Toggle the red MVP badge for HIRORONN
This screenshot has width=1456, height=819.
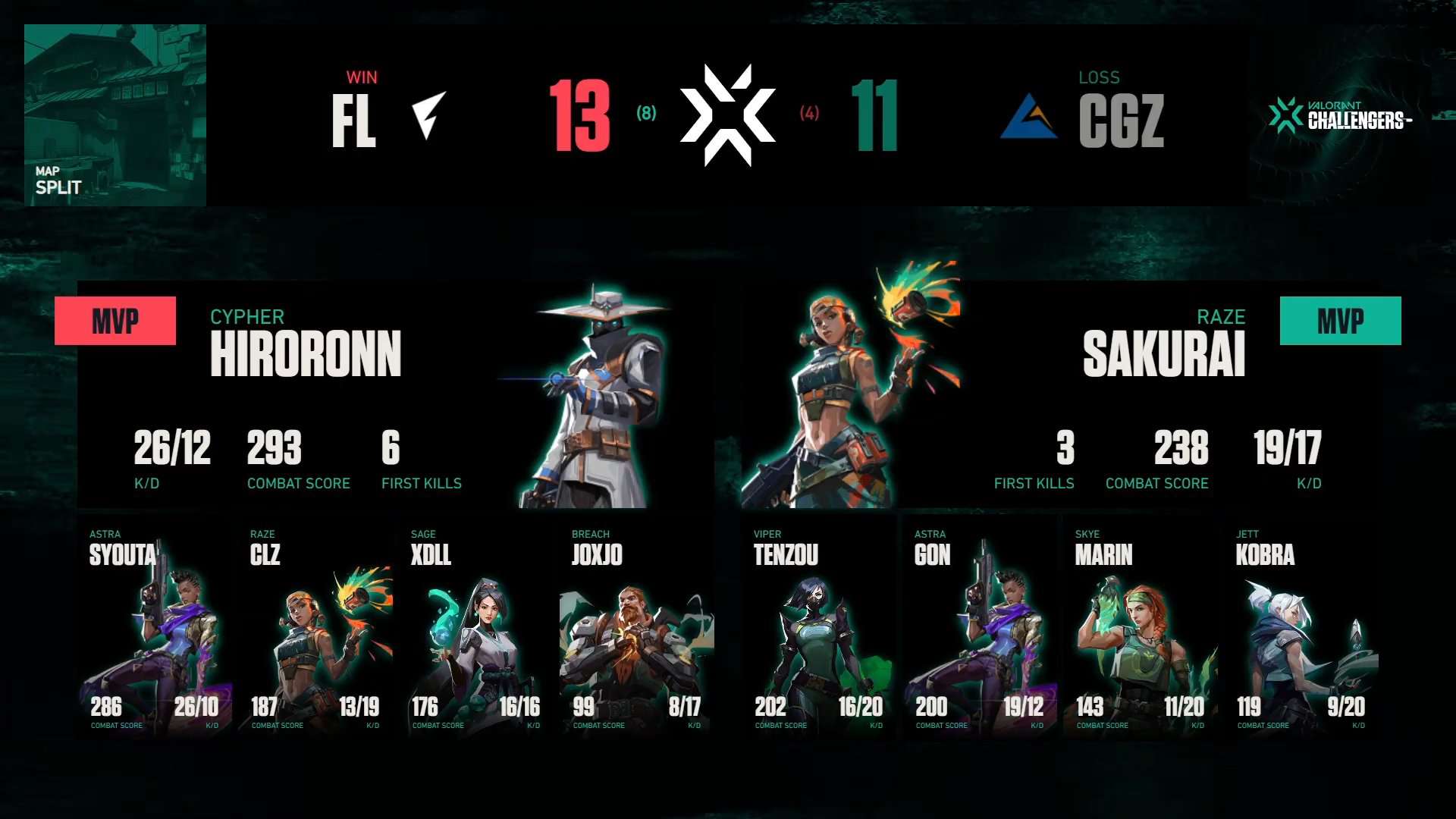[x=115, y=319]
